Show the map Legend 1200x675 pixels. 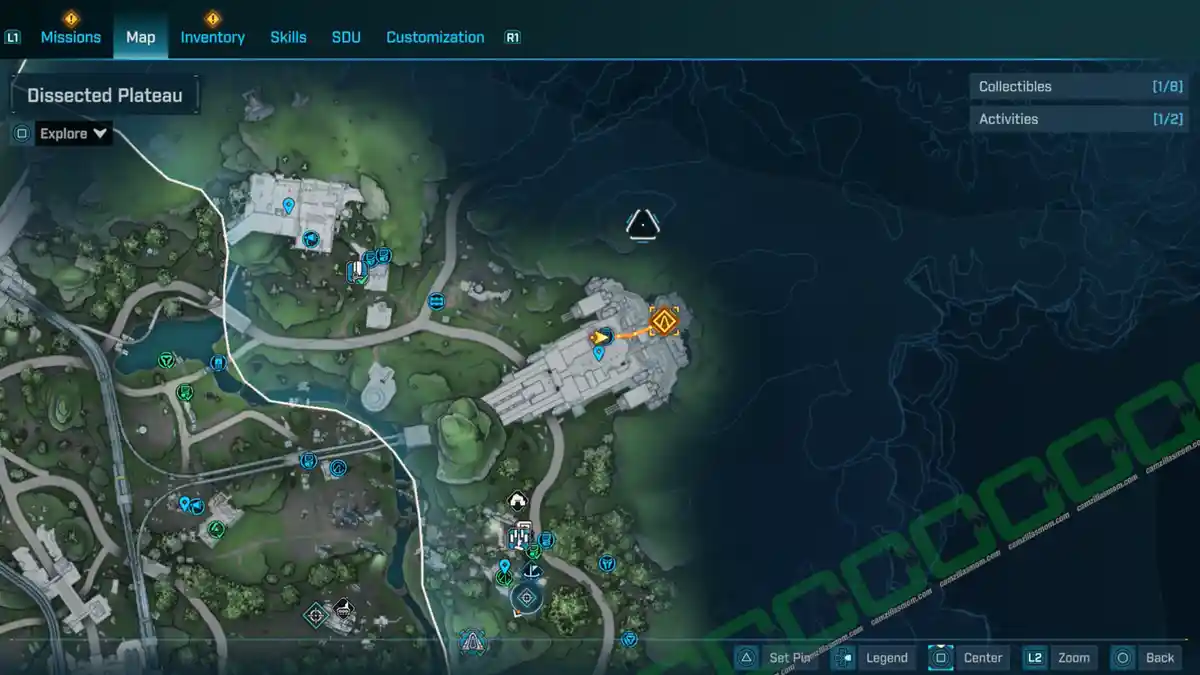(873, 657)
